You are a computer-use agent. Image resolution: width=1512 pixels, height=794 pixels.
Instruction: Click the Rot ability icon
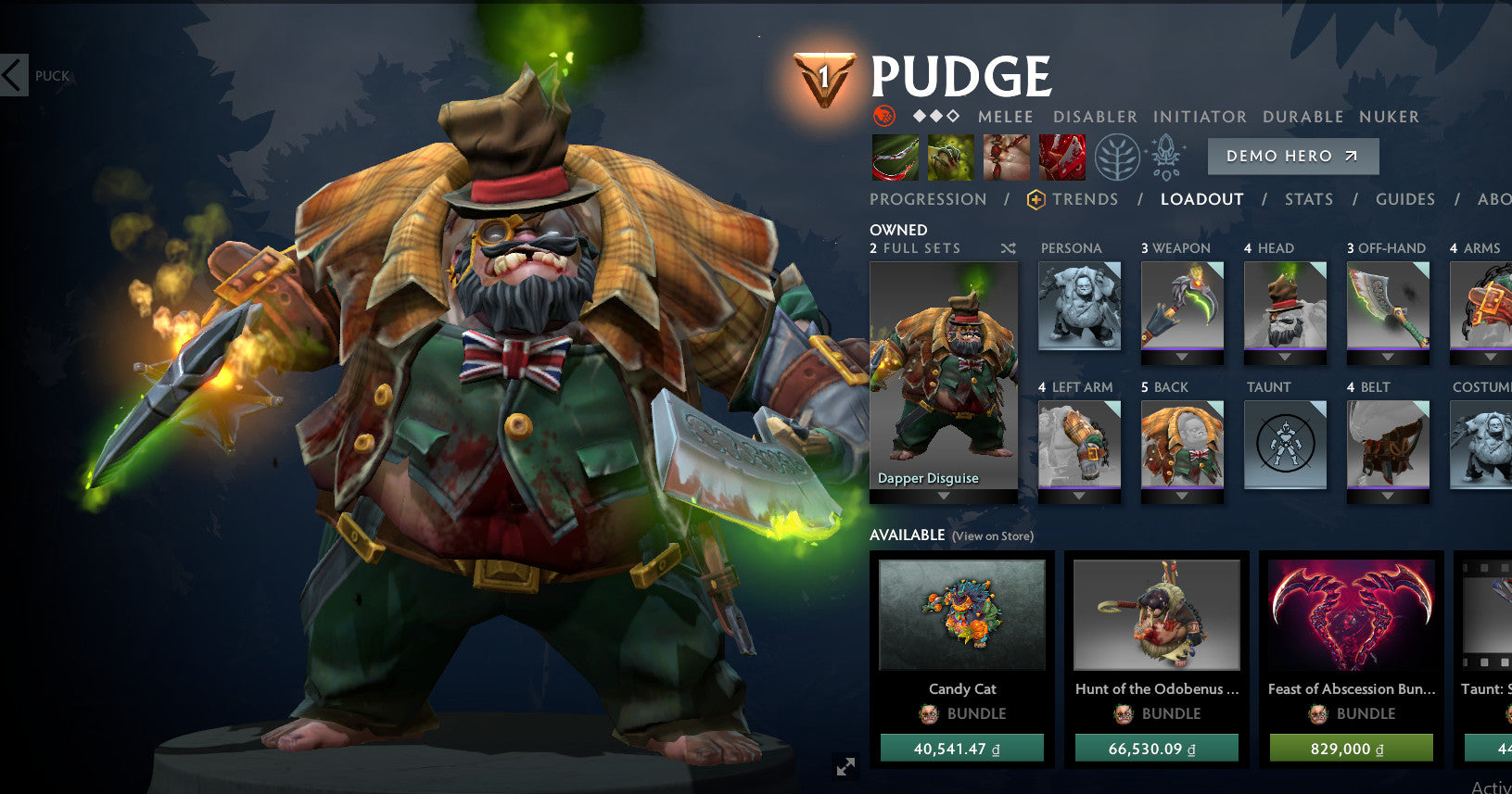(950, 156)
